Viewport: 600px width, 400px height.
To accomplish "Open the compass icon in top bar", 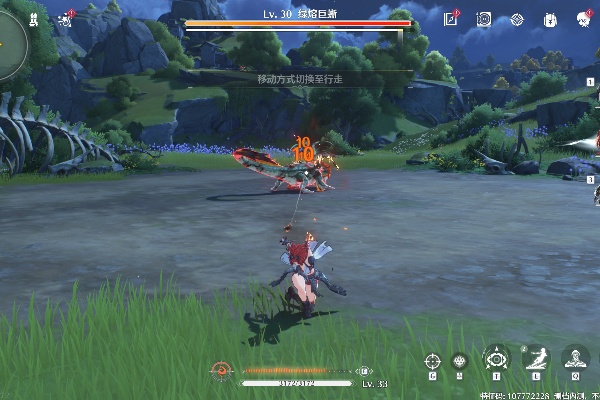I will pos(517,19).
